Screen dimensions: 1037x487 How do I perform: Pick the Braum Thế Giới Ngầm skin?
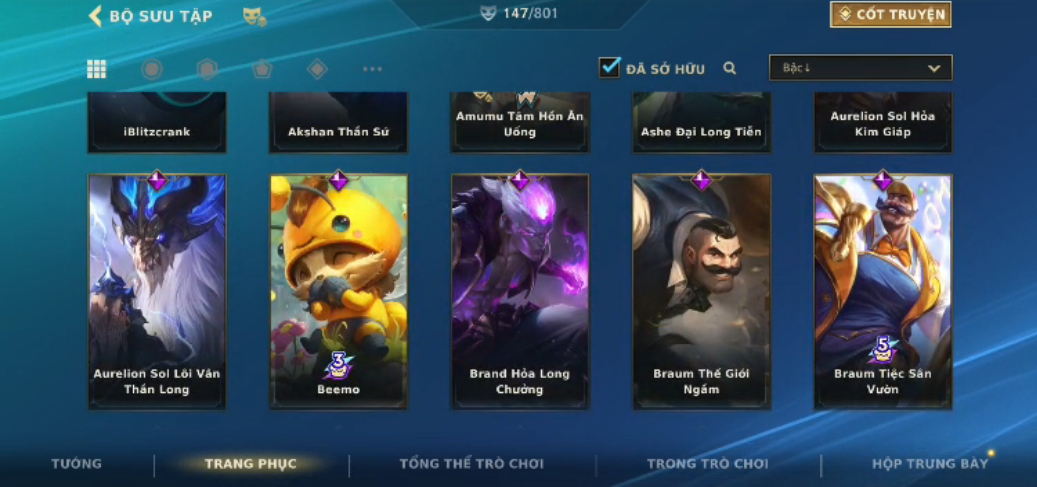point(701,291)
